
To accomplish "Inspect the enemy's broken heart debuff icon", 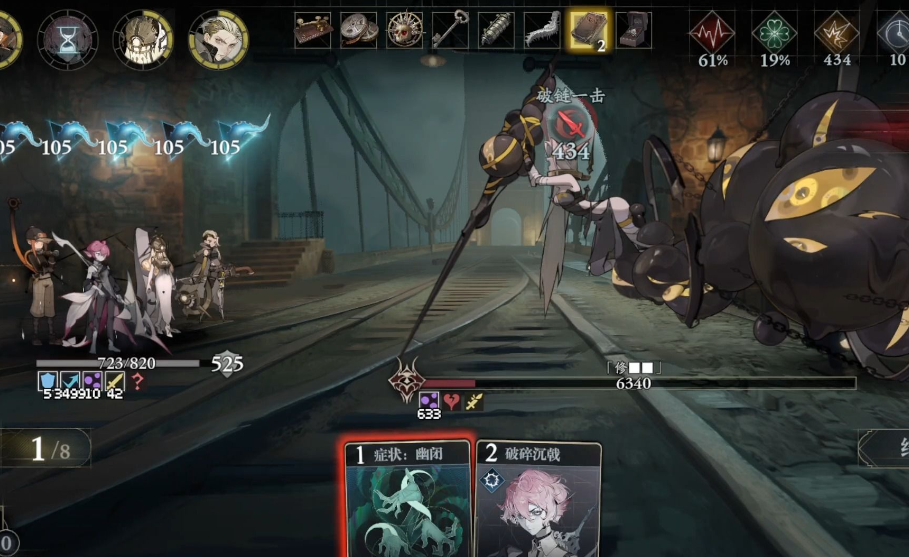I will (x=452, y=400).
